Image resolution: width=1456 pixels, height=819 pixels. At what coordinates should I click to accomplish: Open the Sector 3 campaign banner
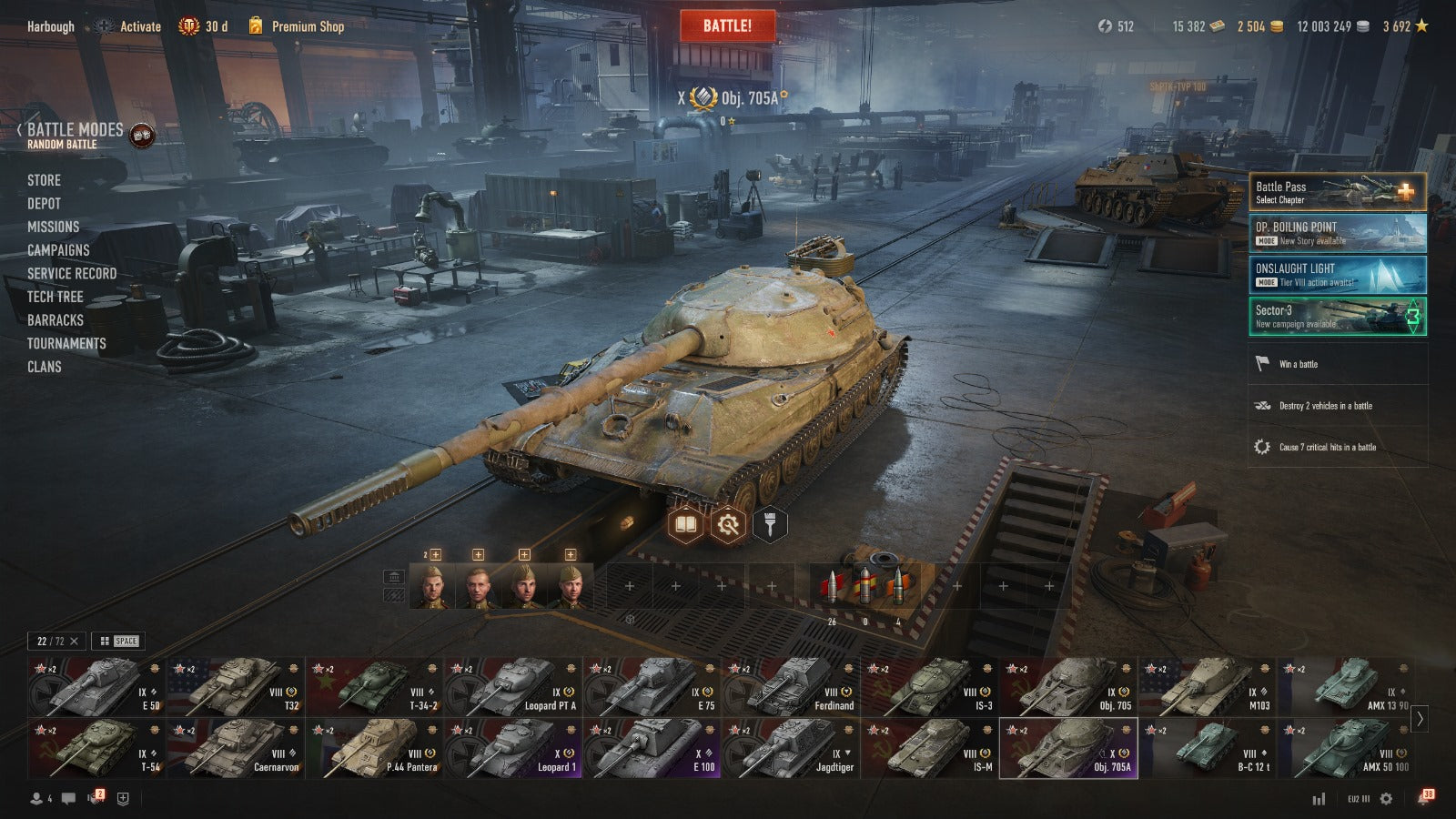point(1337,316)
